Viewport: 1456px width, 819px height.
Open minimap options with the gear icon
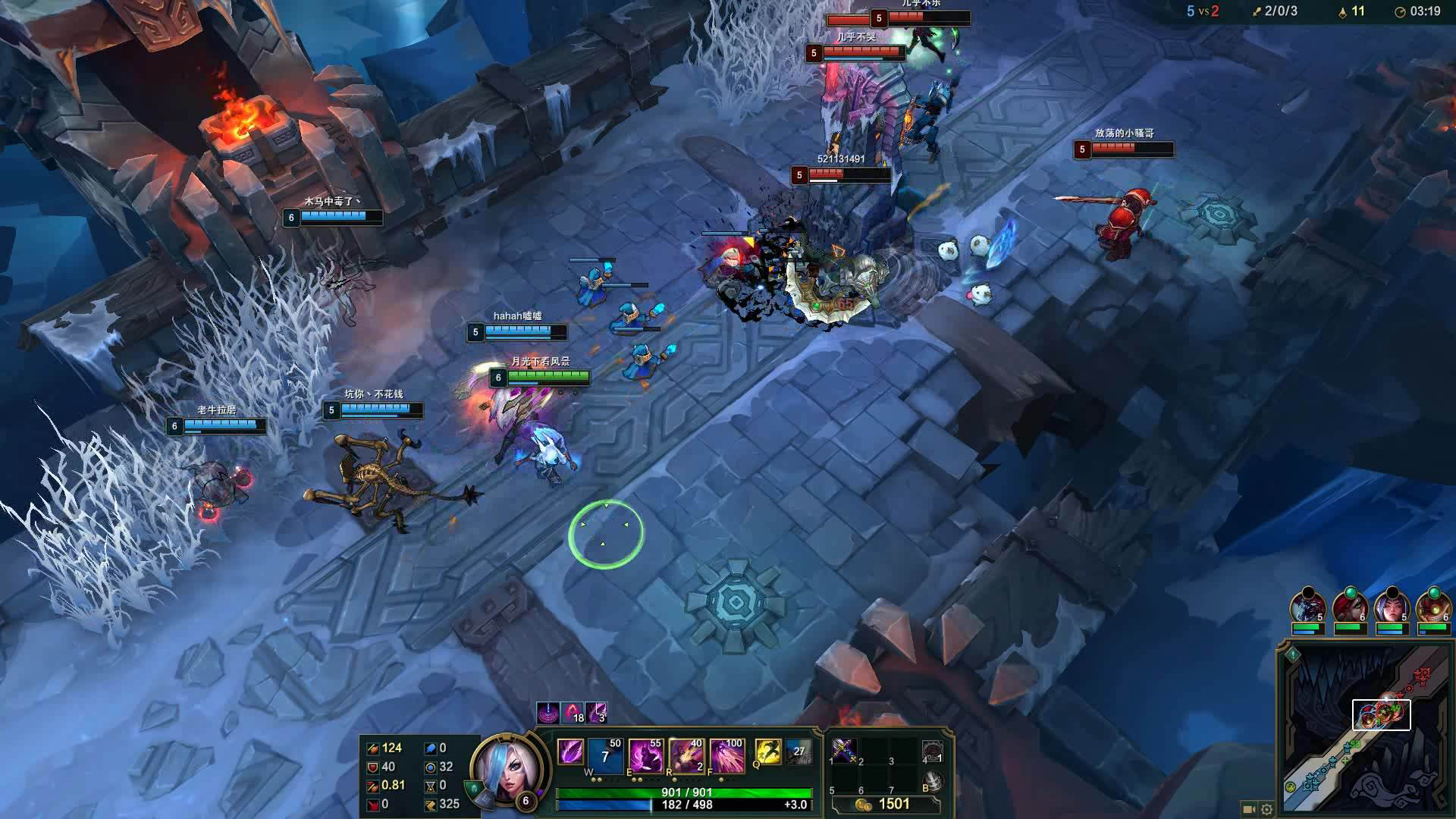[x=1266, y=809]
